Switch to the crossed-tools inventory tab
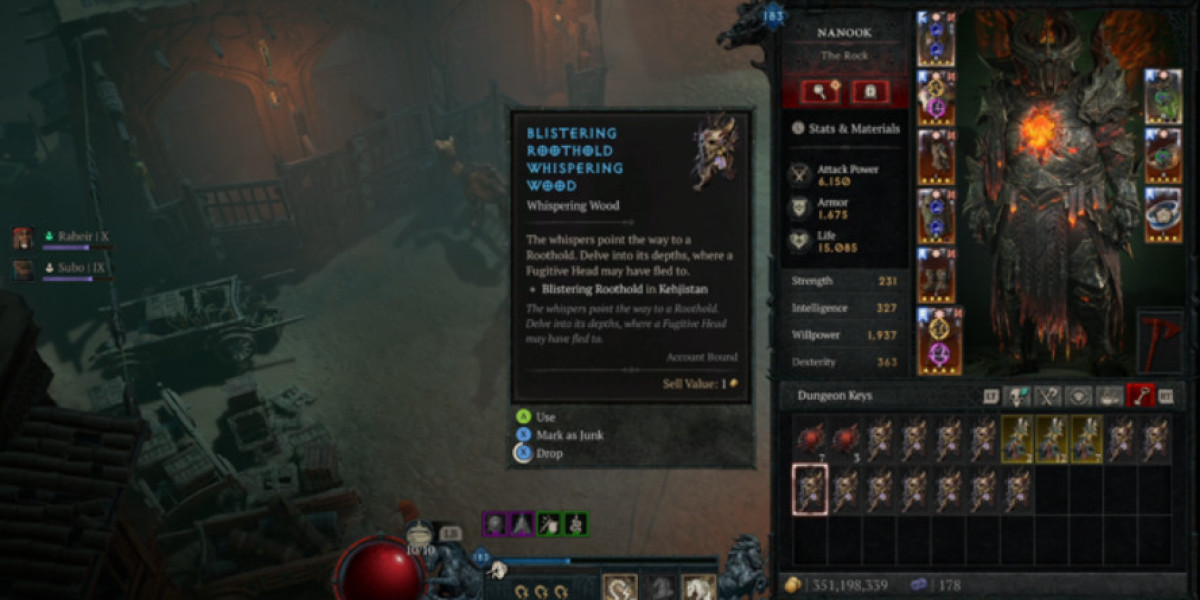The image size is (1200, 600). click(1048, 396)
